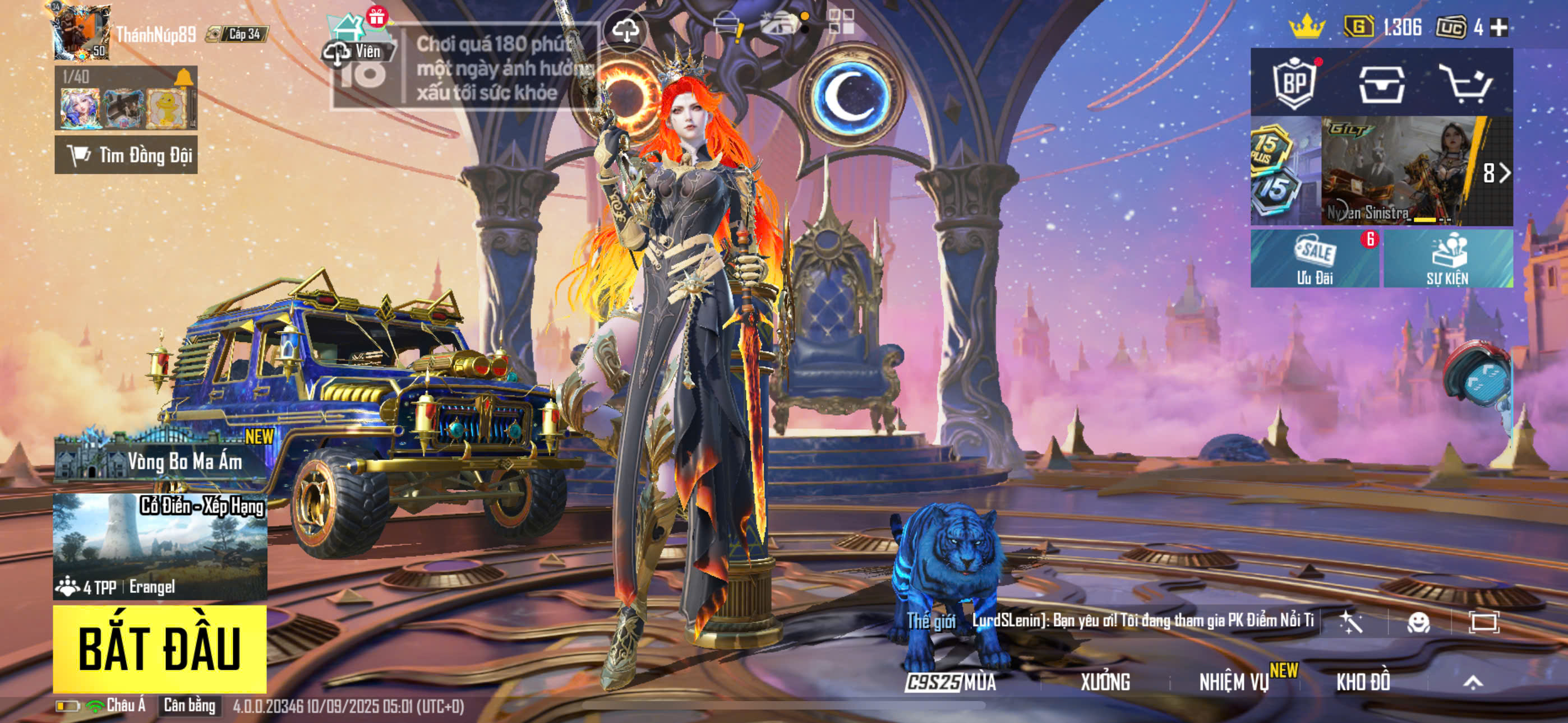Open the Cổ Điển - Xếp Hạng mode selector
This screenshot has width=1568, height=723.
point(159,546)
